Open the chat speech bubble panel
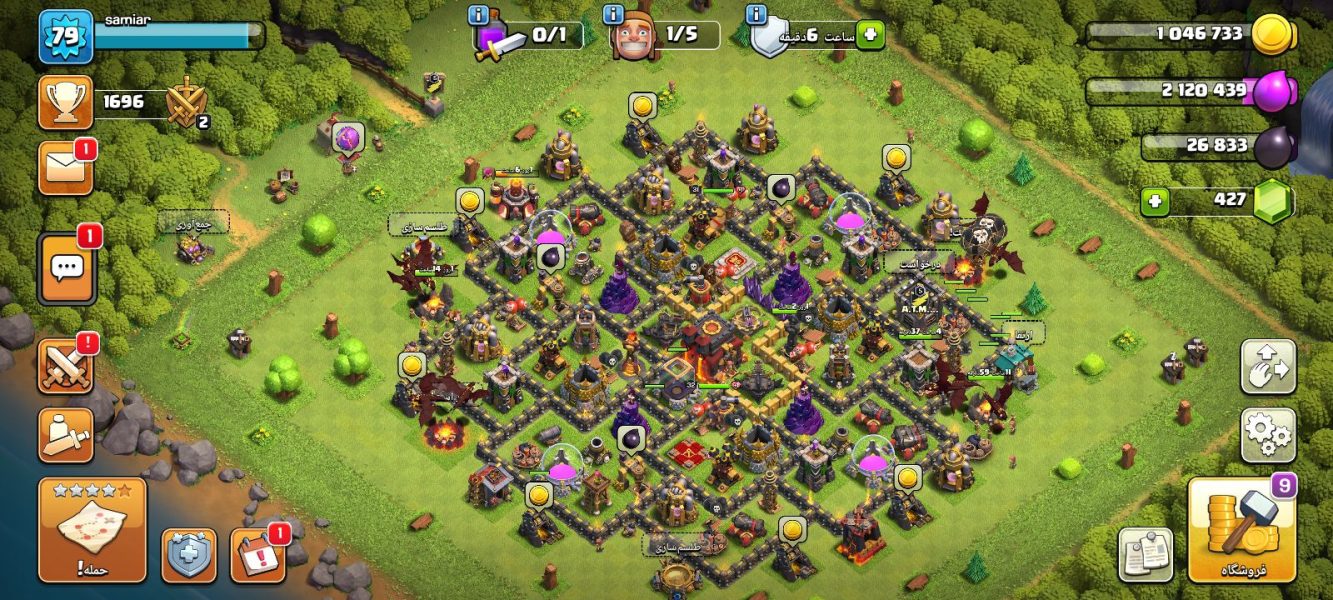Viewport: 1333px width, 600px height. pos(67,268)
